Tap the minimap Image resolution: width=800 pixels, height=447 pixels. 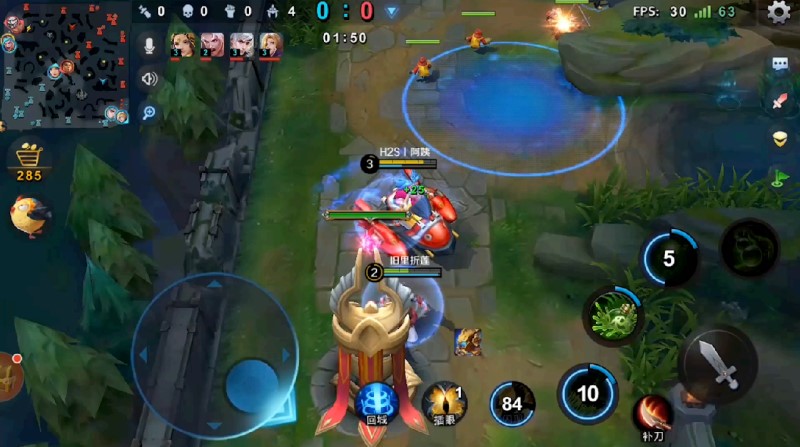coord(65,62)
